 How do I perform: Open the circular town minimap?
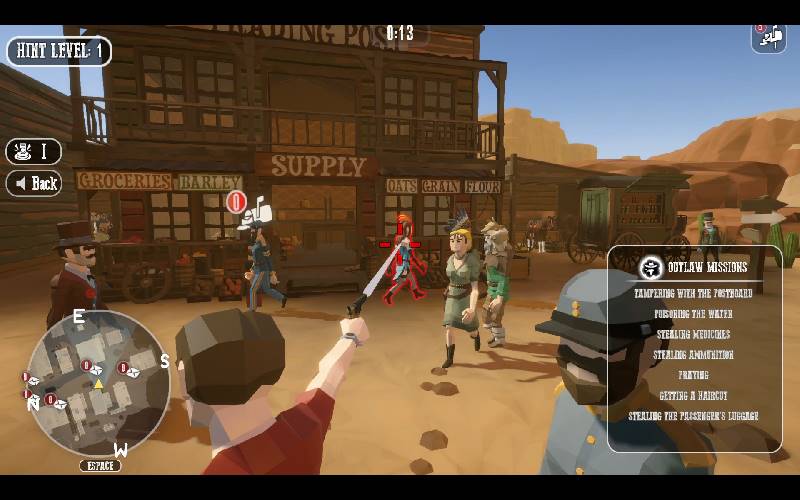click(x=98, y=382)
